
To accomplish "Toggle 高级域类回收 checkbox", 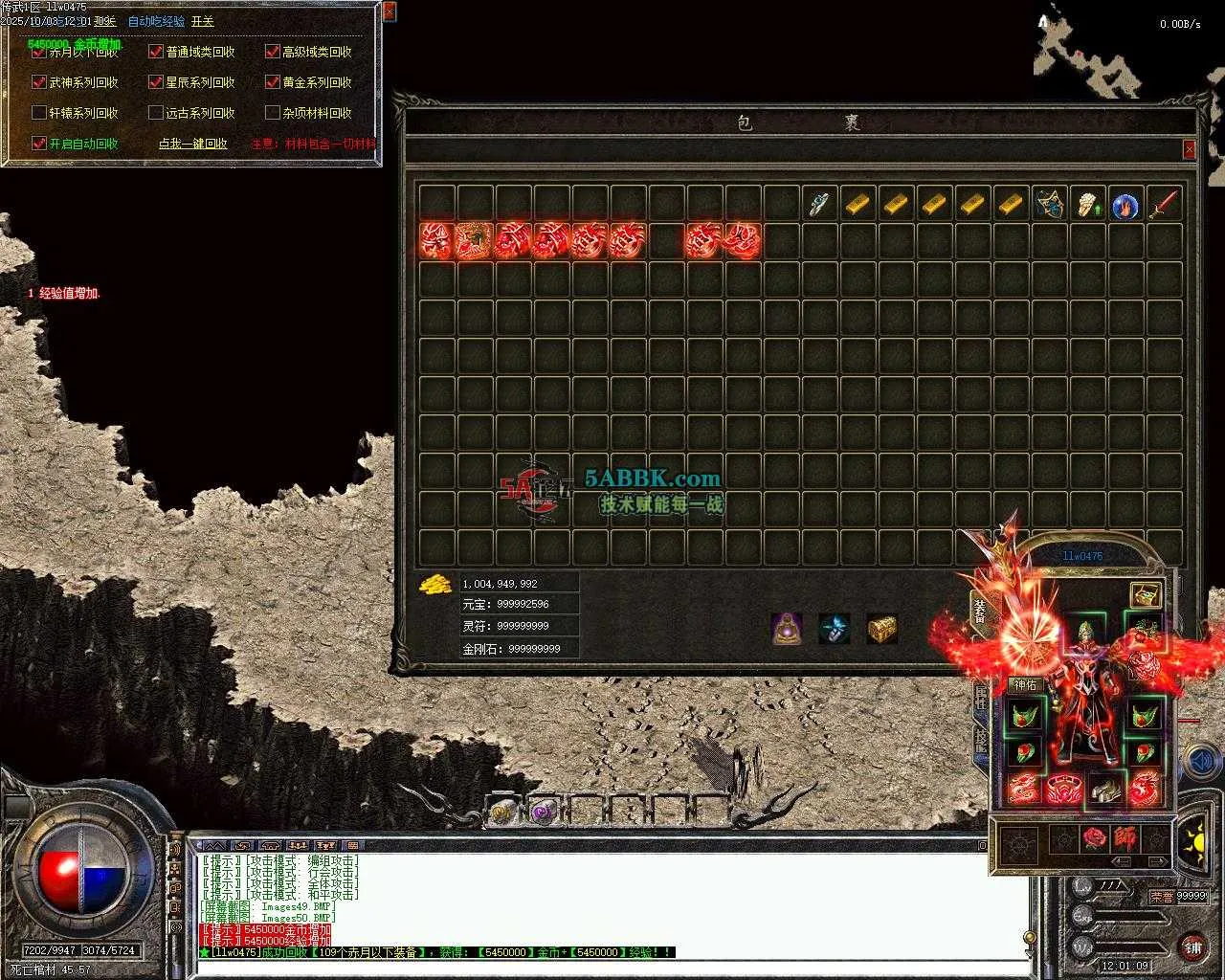I will pyautogui.click(x=273, y=52).
